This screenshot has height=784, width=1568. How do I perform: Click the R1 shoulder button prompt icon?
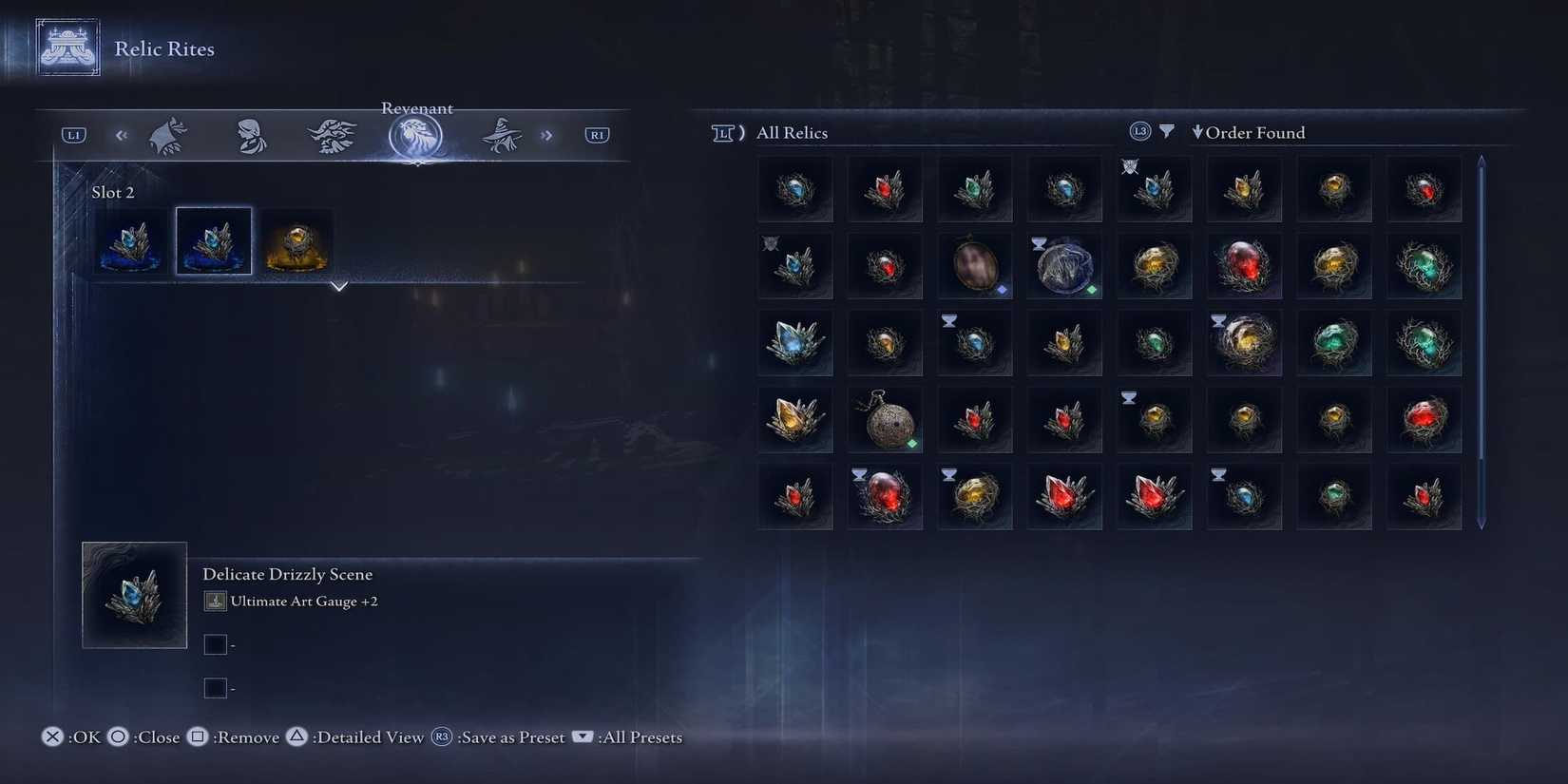coord(597,135)
